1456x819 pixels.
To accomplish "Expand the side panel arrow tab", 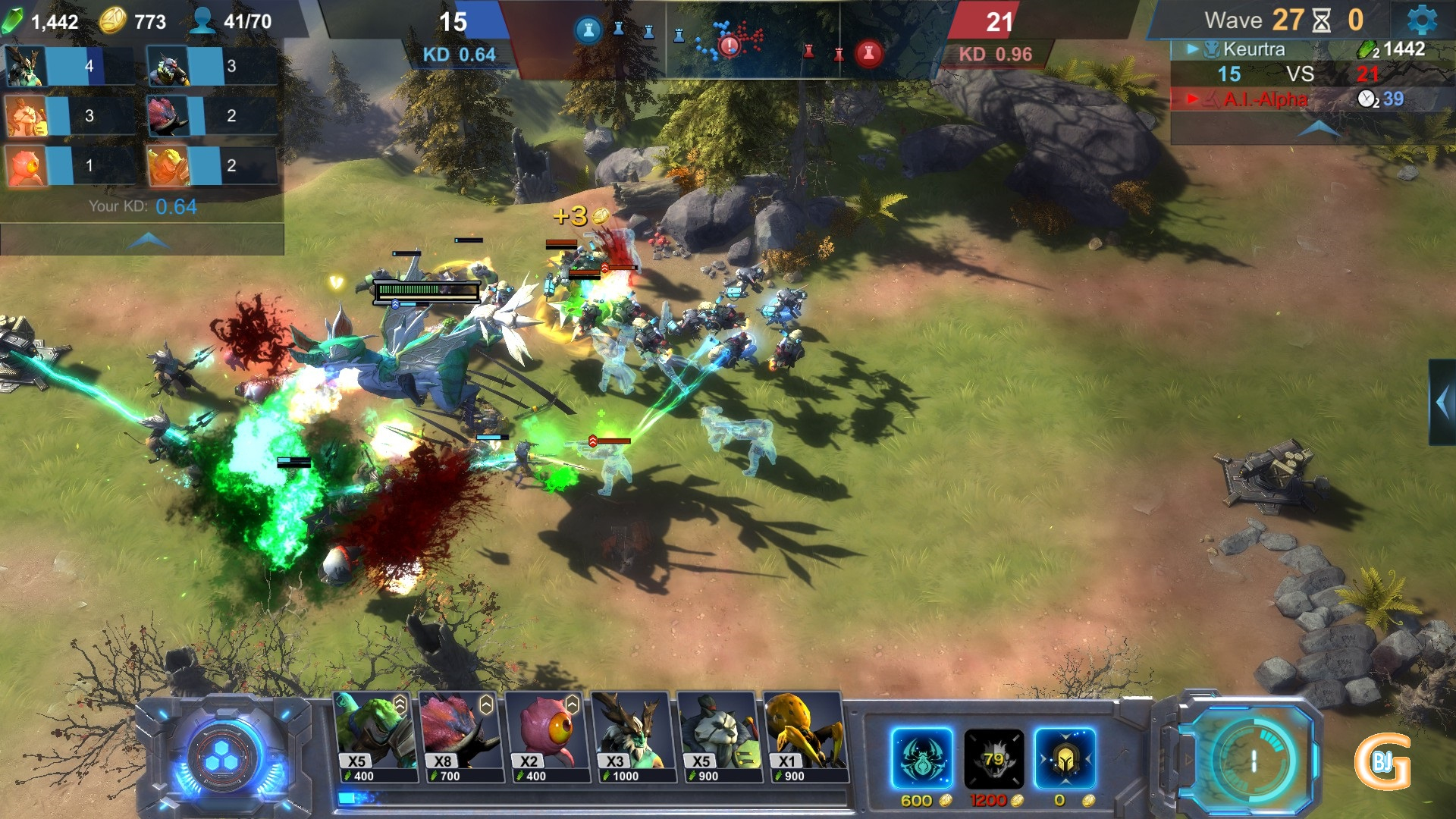I will [1442, 402].
